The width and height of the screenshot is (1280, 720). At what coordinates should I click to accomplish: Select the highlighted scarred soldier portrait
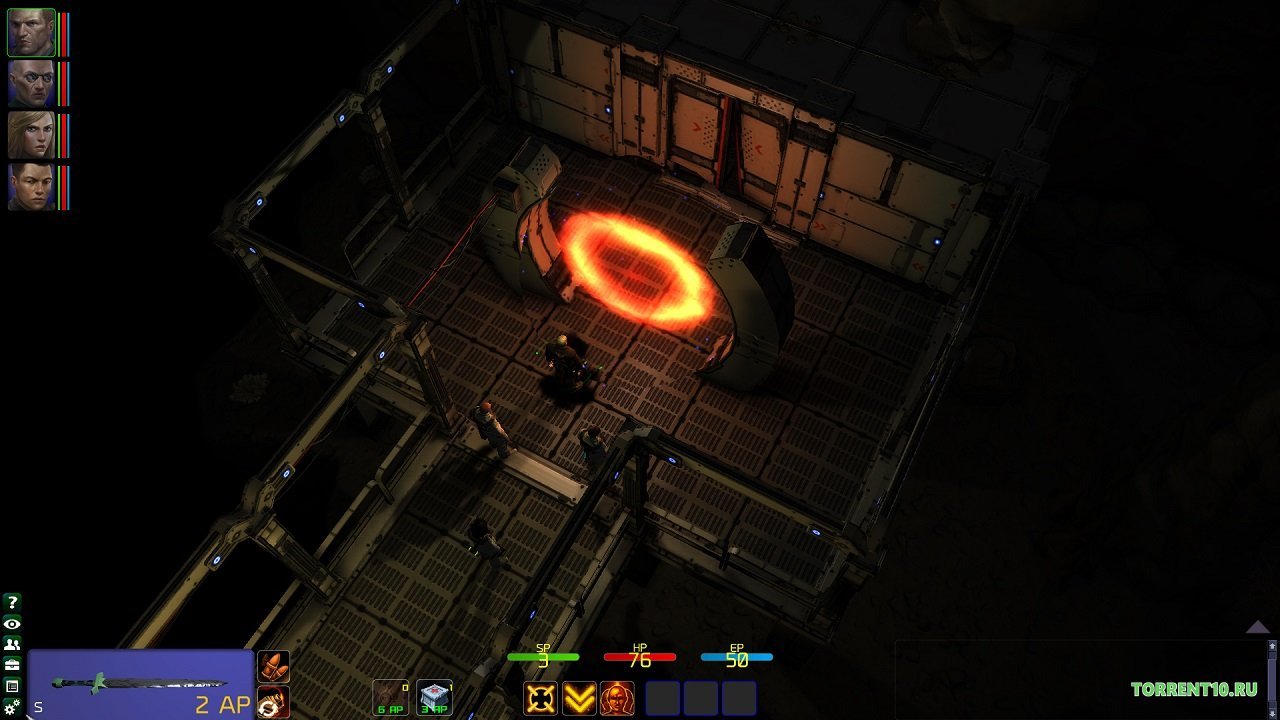[31, 32]
